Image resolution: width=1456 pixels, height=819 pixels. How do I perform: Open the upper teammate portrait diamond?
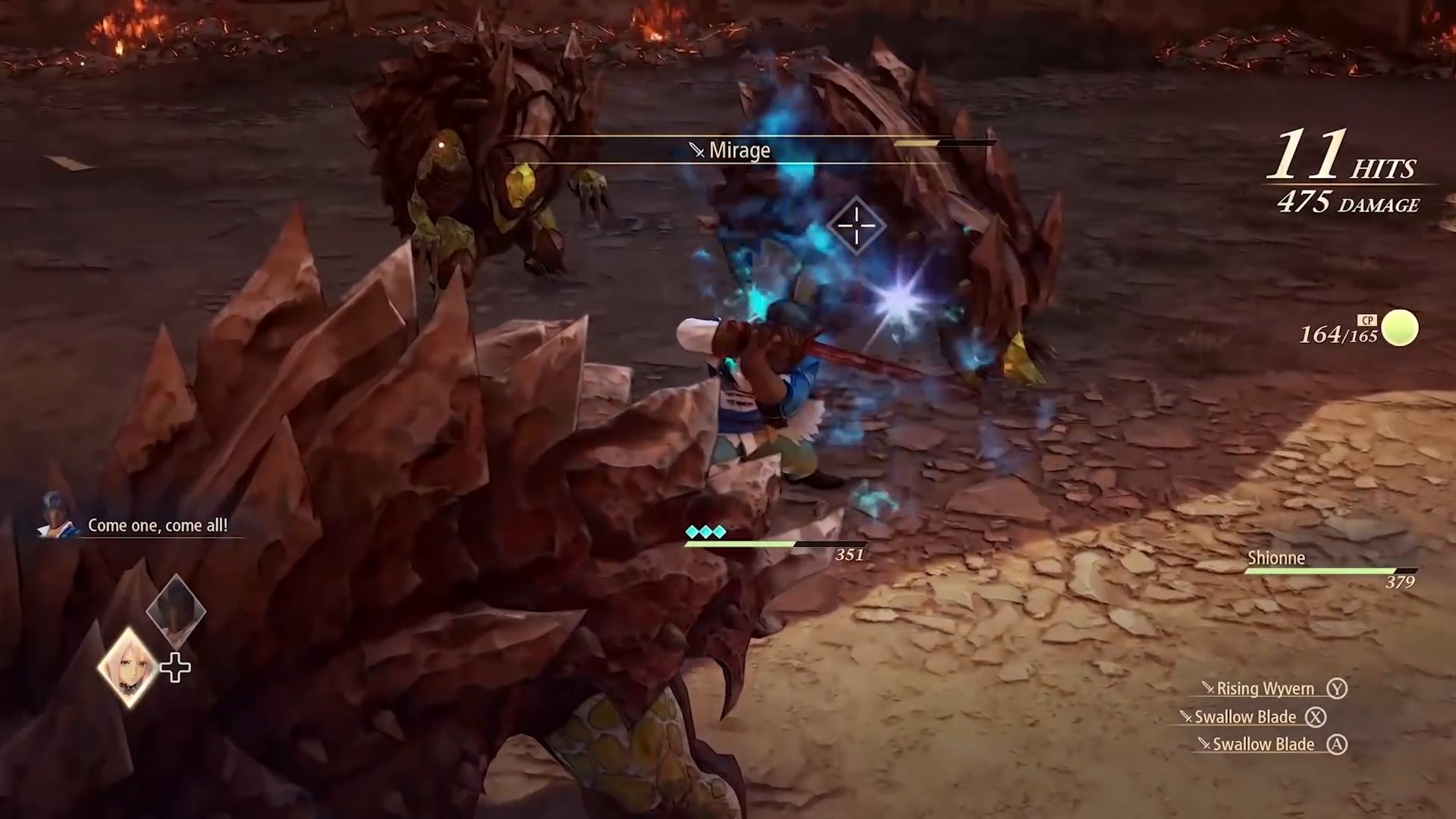tap(177, 609)
